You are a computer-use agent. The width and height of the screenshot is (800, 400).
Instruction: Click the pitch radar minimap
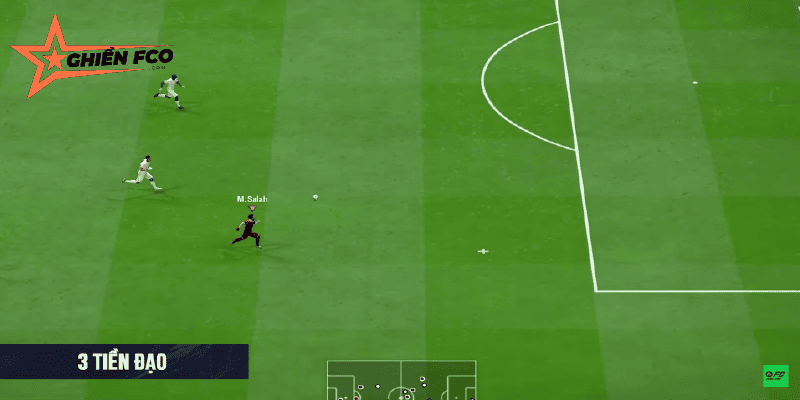(x=401, y=381)
